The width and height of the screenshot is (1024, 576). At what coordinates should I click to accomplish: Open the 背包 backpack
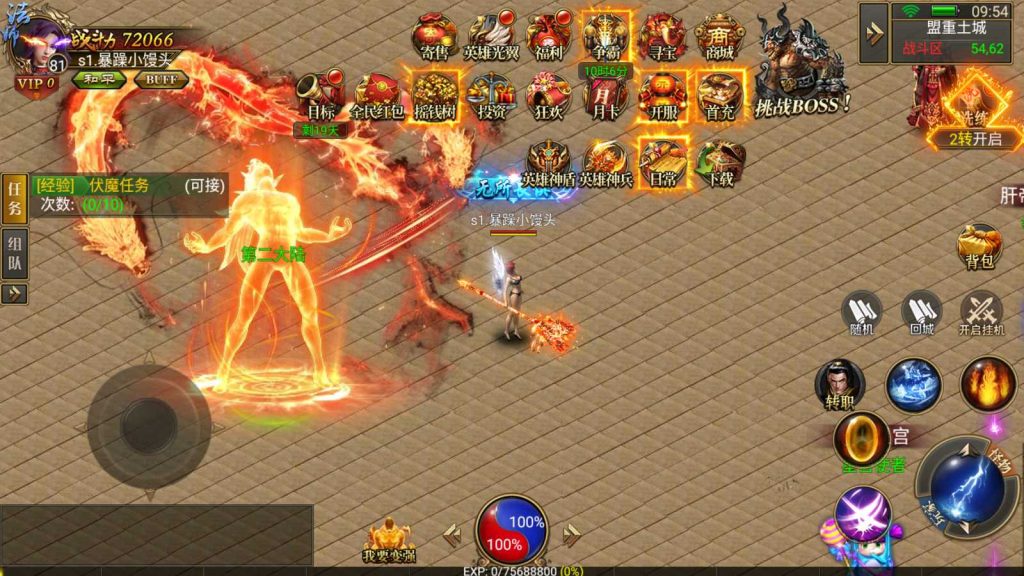point(979,247)
